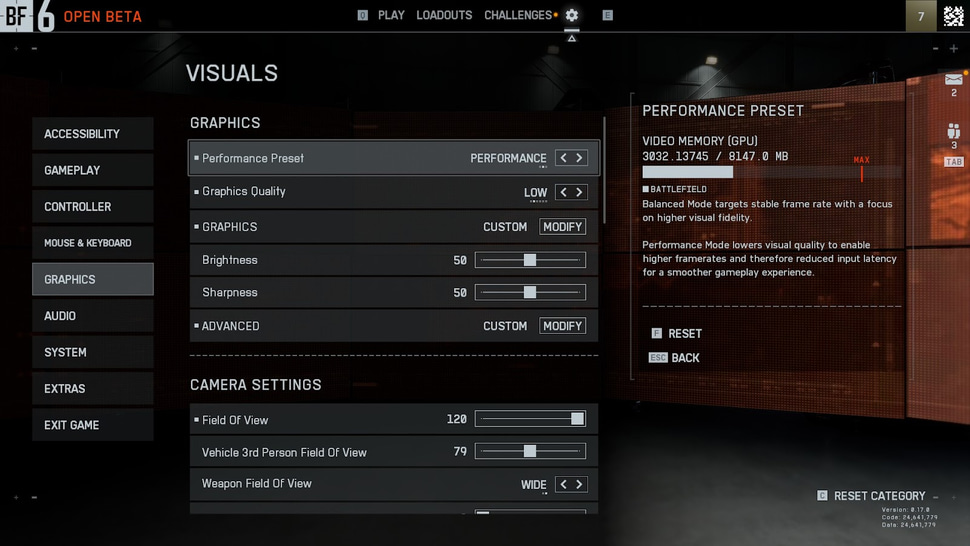The height and width of the screenshot is (546, 970).
Task: Click the settings gear icon in top bar
Action: click(x=572, y=15)
